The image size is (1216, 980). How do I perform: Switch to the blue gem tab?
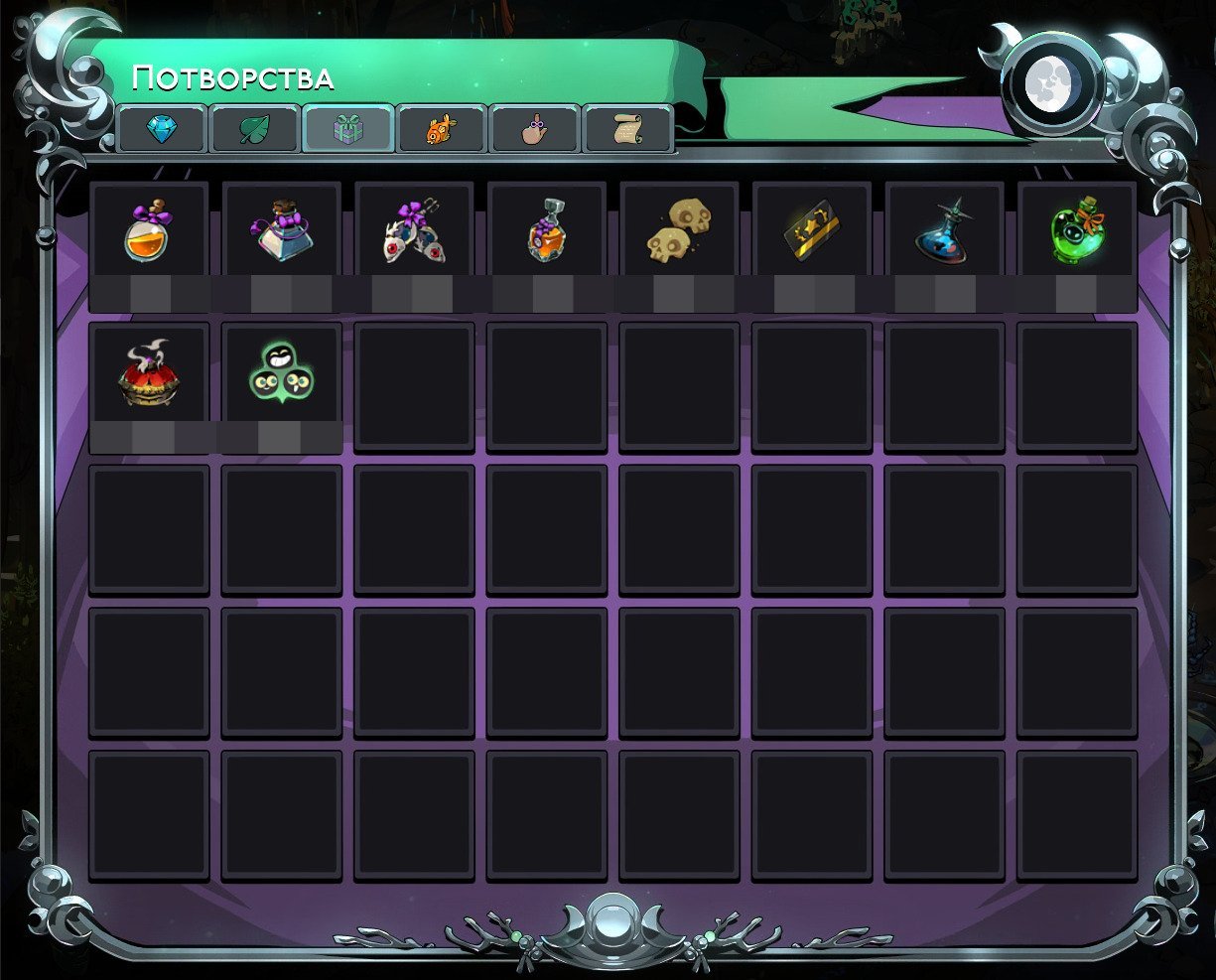tap(162, 129)
